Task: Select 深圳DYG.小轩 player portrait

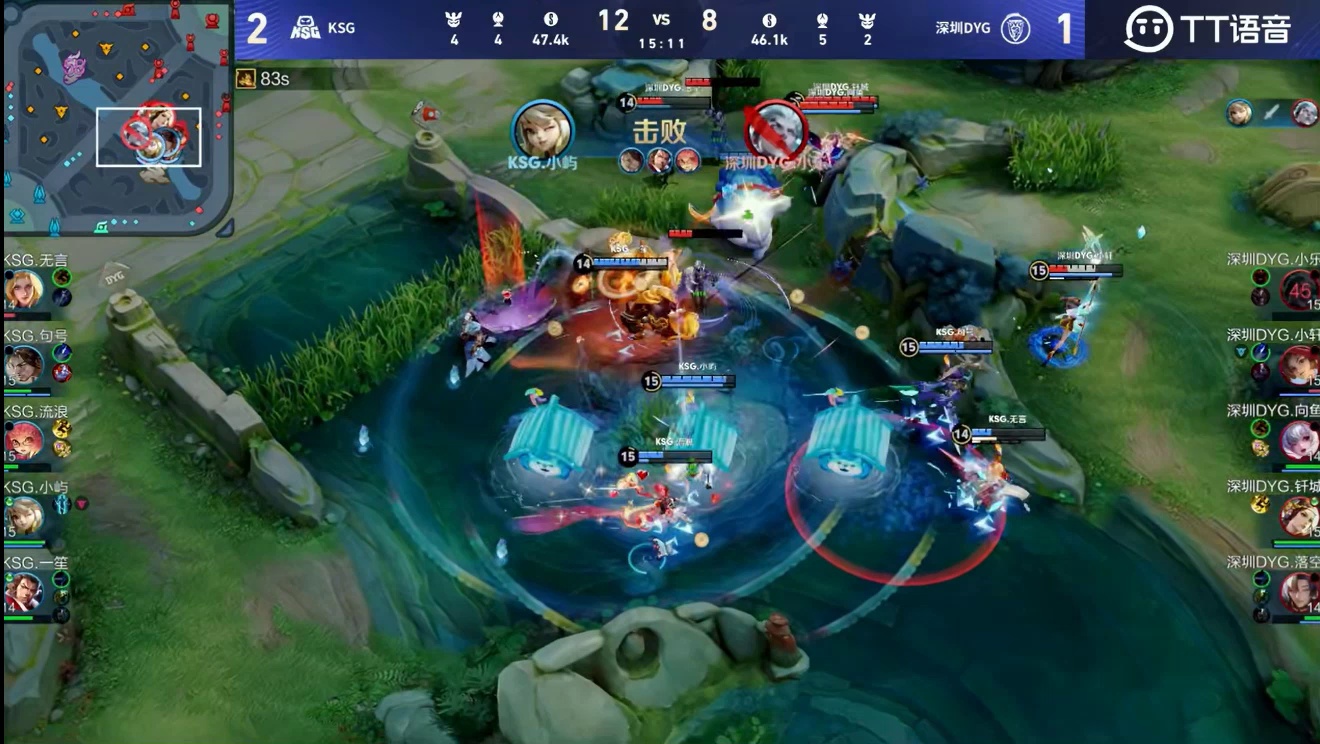Action: tap(1298, 366)
